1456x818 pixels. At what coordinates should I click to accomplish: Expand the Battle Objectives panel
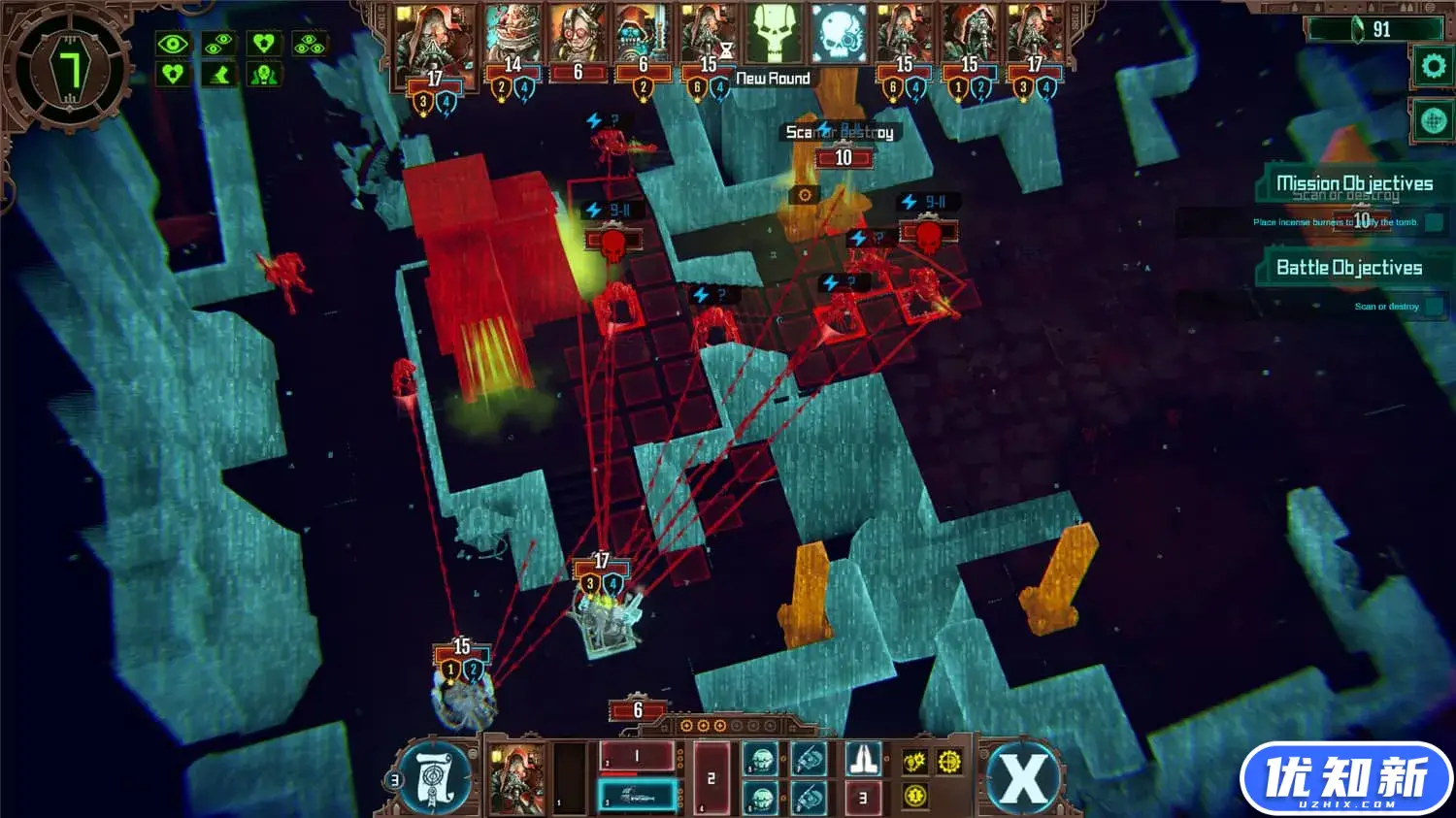(1348, 268)
